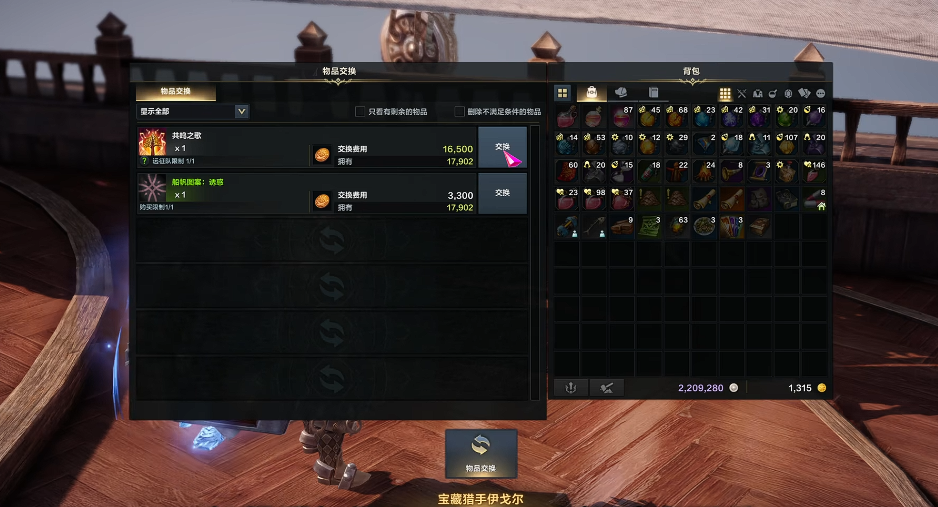Switch to the backpack bag tab
The height and width of the screenshot is (507, 938).
point(591,93)
